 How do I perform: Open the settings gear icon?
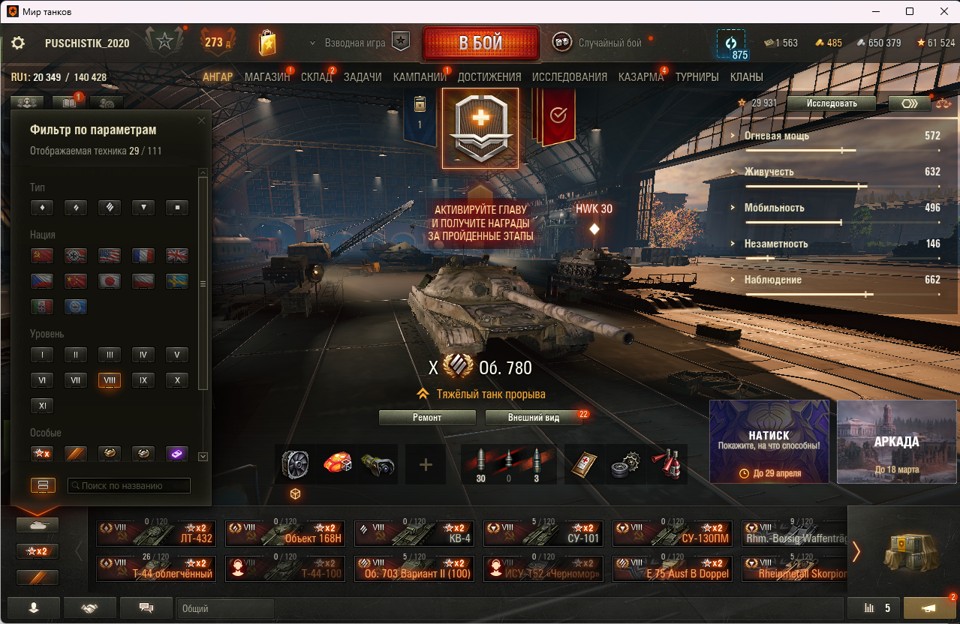click(18, 43)
